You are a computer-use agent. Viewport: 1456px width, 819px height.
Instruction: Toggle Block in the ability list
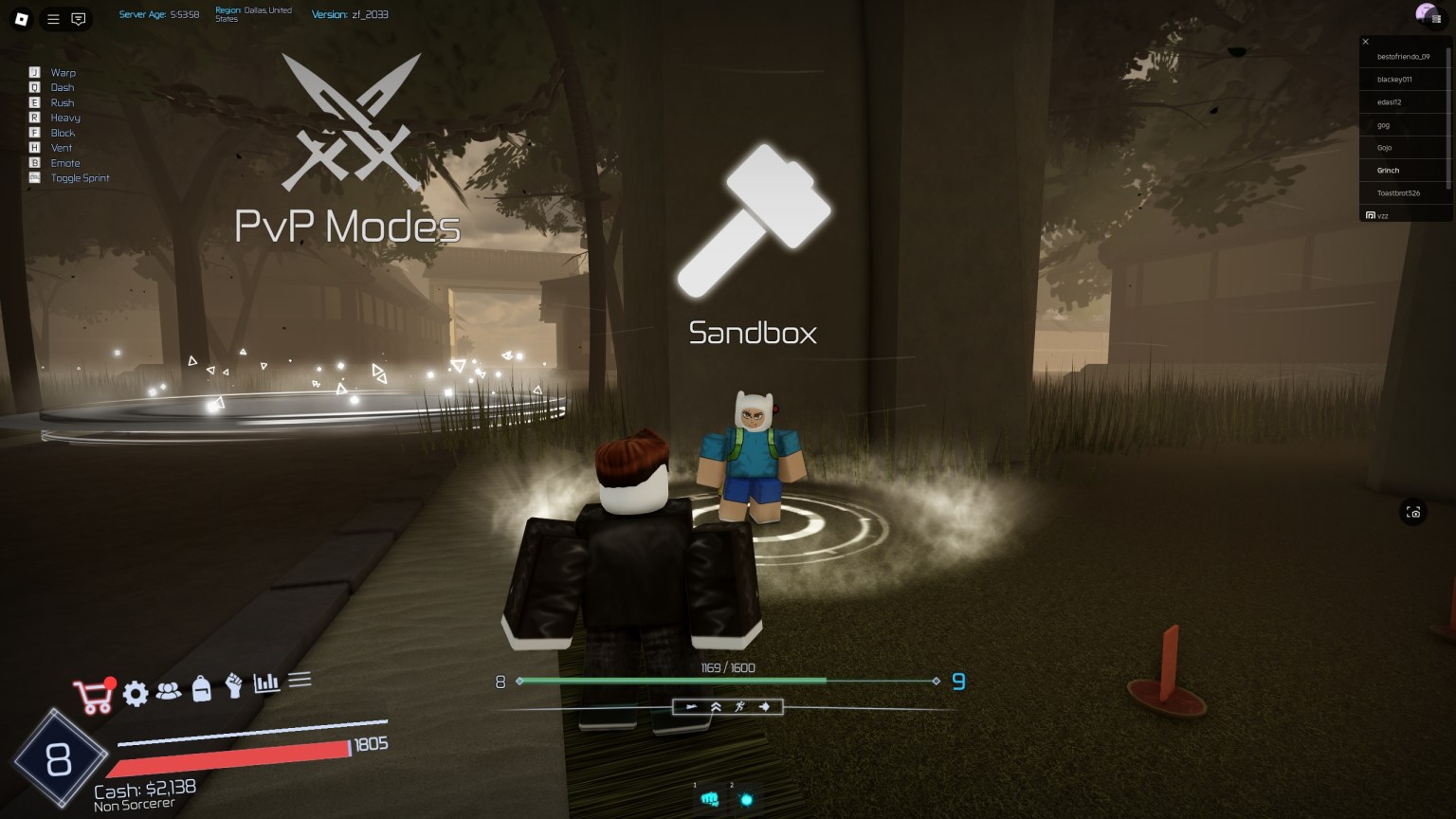(63, 133)
